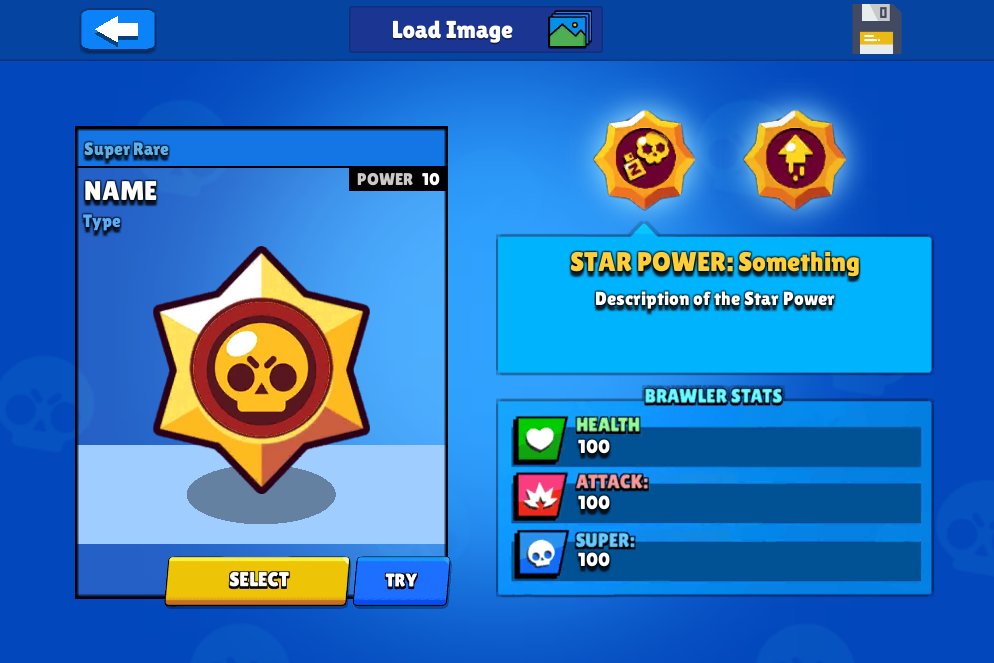The height and width of the screenshot is (663, 994).
Task: Select the SUPER stat row
Action: [716, 554]
